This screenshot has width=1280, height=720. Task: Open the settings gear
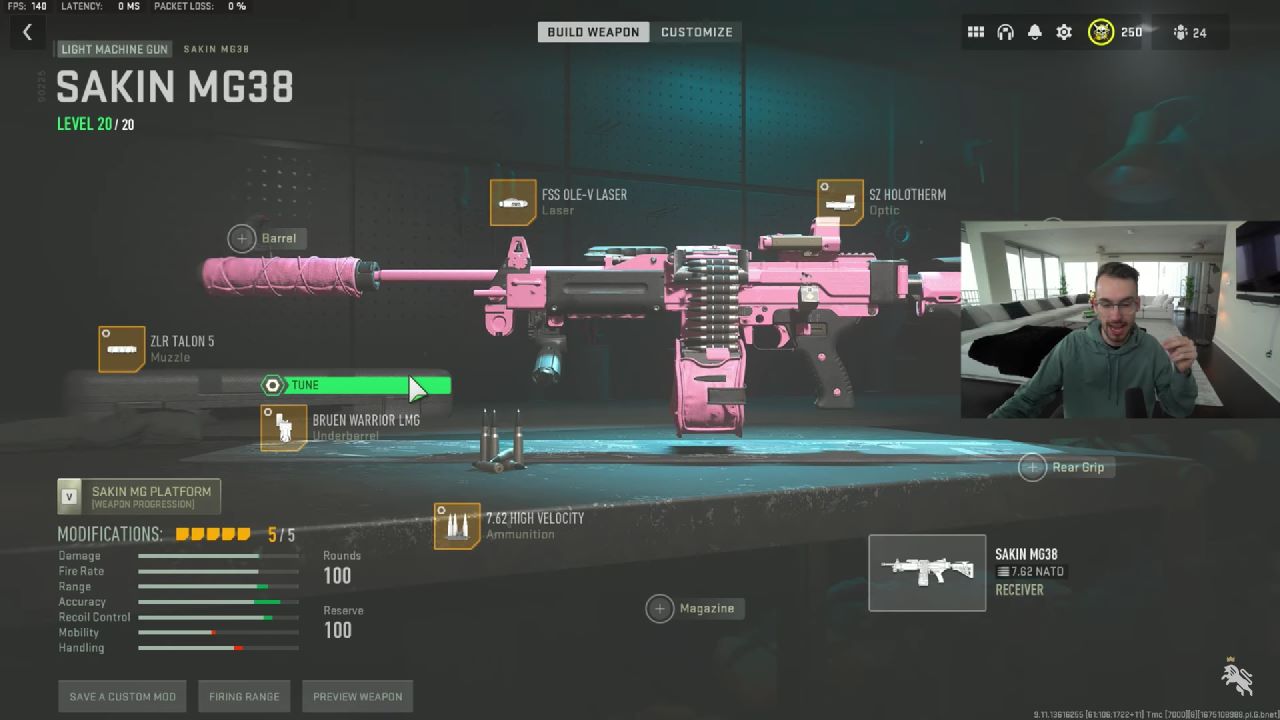pos(1062,31)
